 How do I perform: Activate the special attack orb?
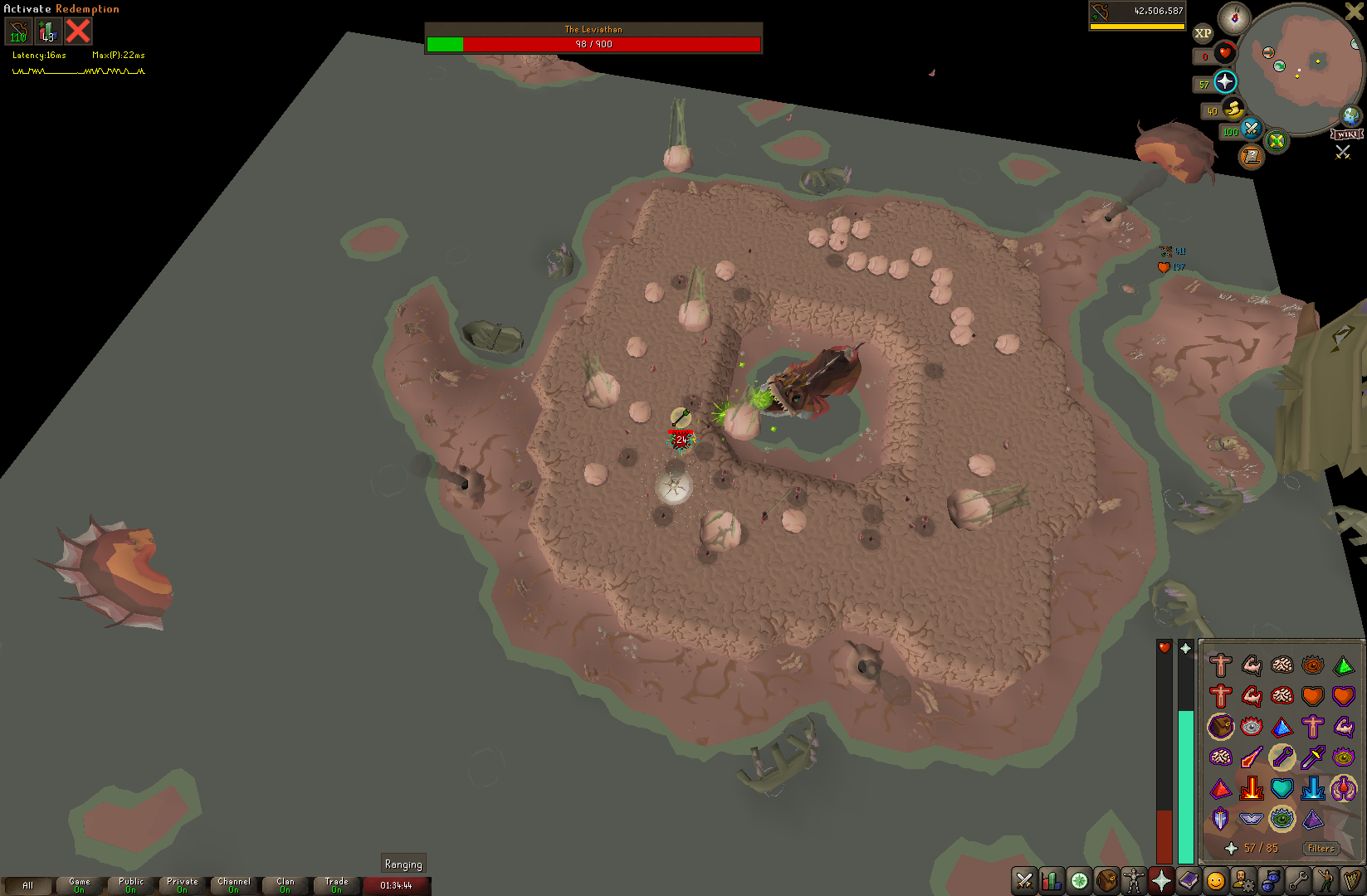(1251, 129)
